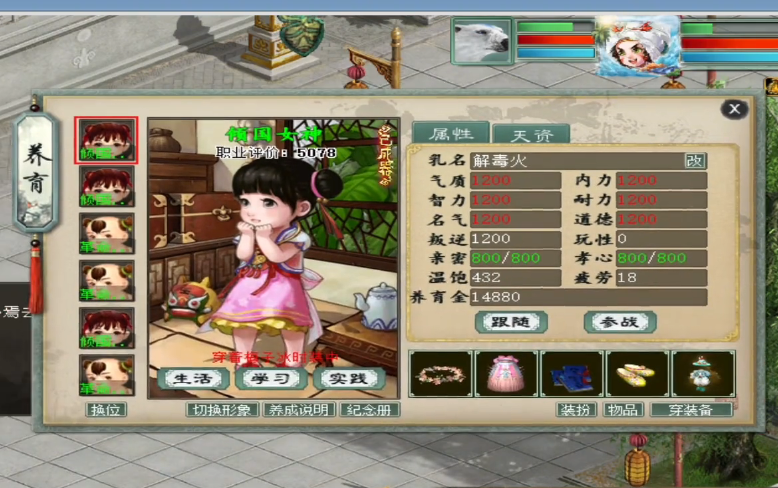Click the 换位 swap position button

click(x=107, y=409)
